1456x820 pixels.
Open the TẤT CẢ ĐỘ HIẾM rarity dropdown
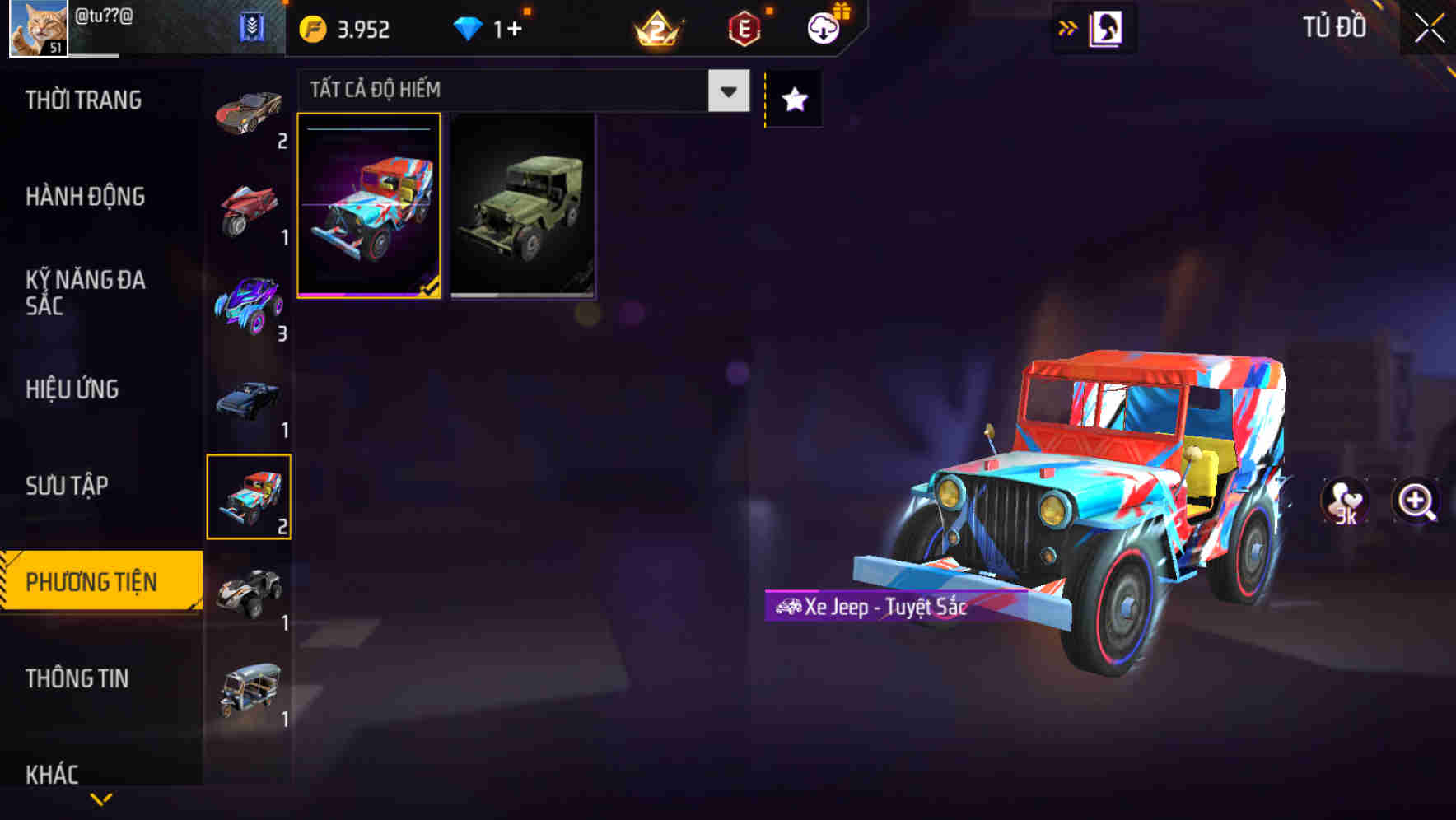point(511,90)
